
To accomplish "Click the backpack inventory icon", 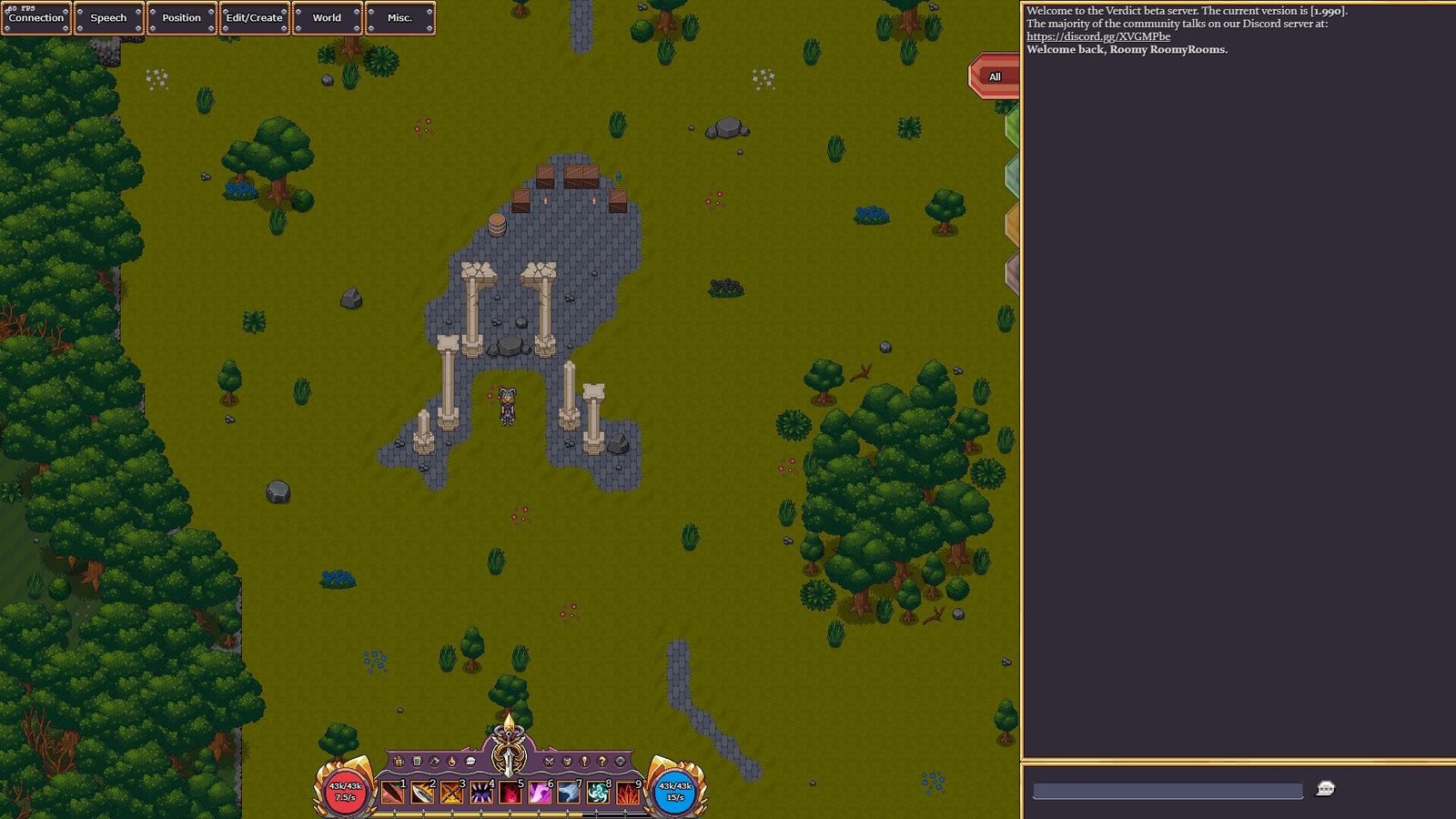I will tap(399, 761).
